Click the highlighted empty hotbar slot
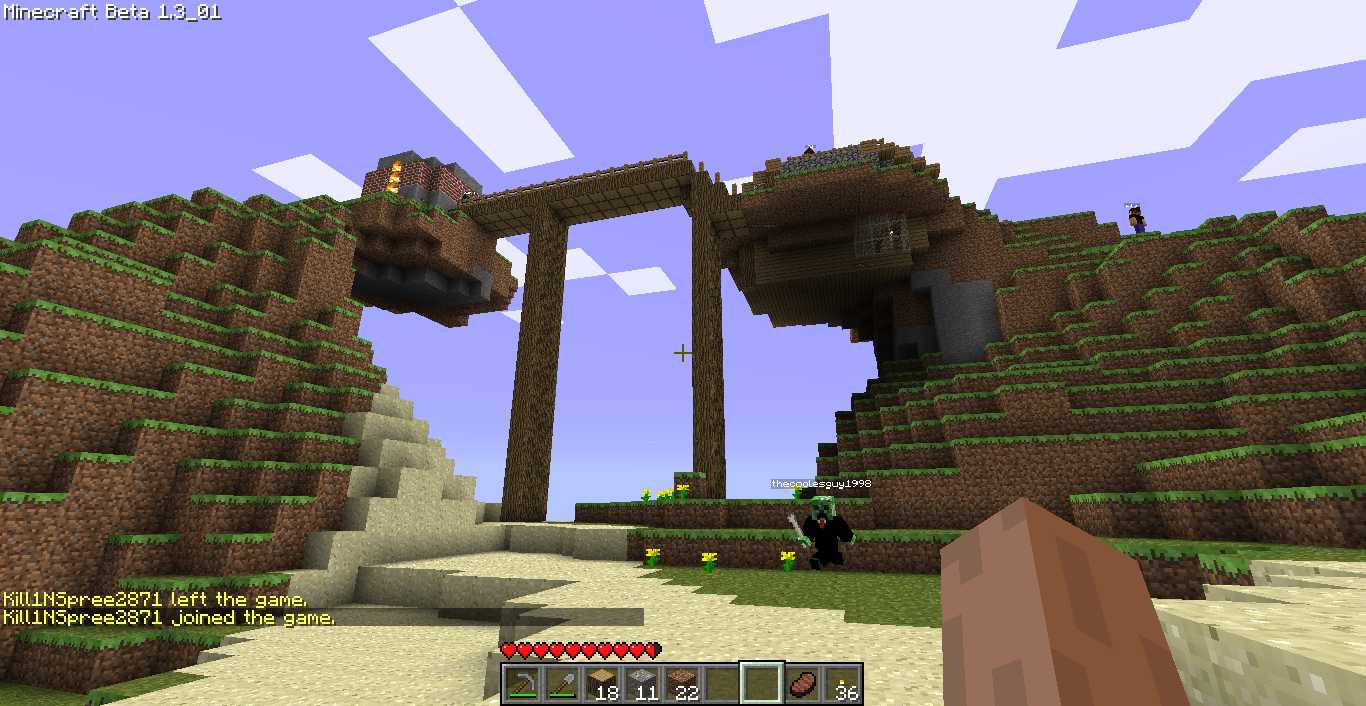This screenshot has height=706, width=1366. 761,684
